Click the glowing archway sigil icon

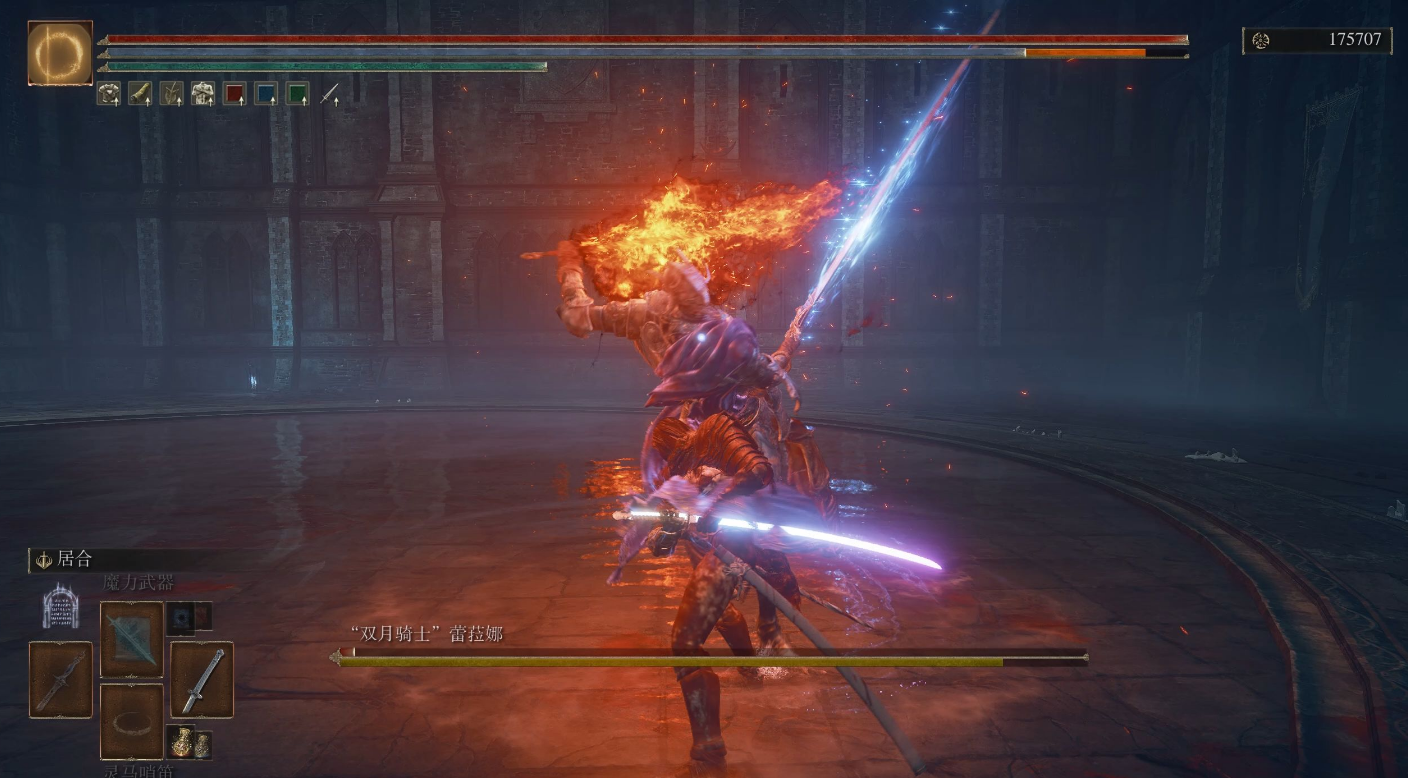(61, 606)
